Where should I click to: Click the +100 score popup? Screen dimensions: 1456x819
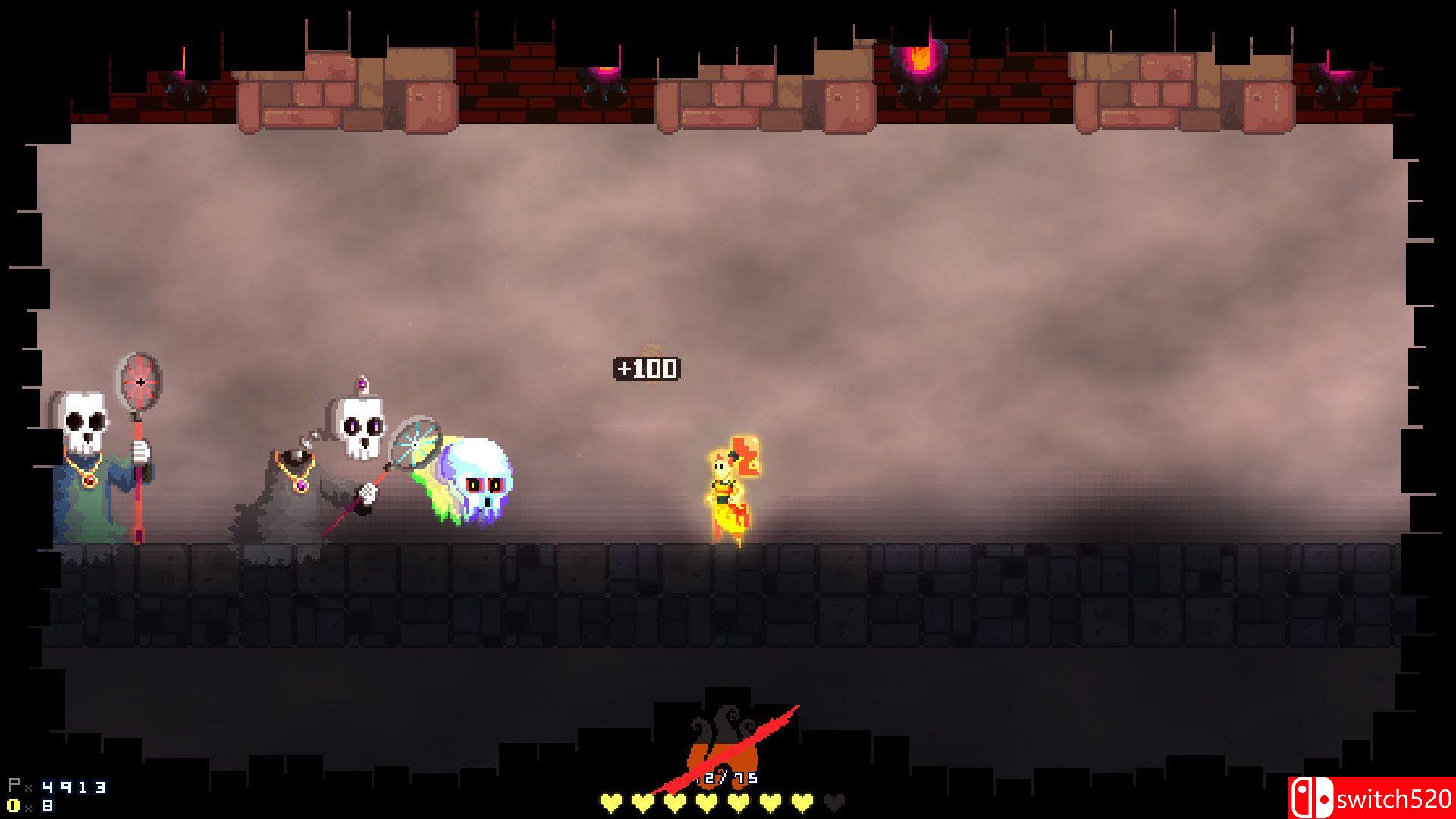(648, 371)
